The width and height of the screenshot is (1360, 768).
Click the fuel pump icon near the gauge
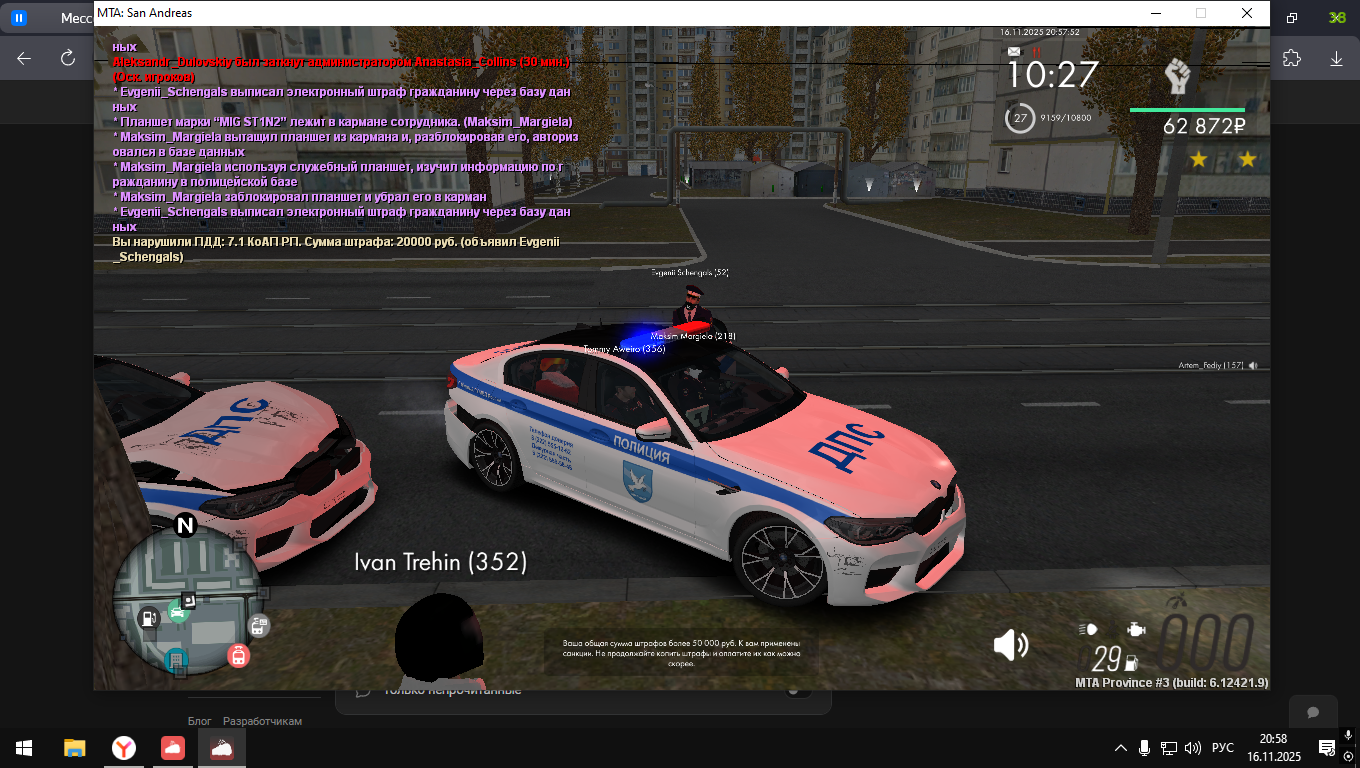[x=1132, y=661]
